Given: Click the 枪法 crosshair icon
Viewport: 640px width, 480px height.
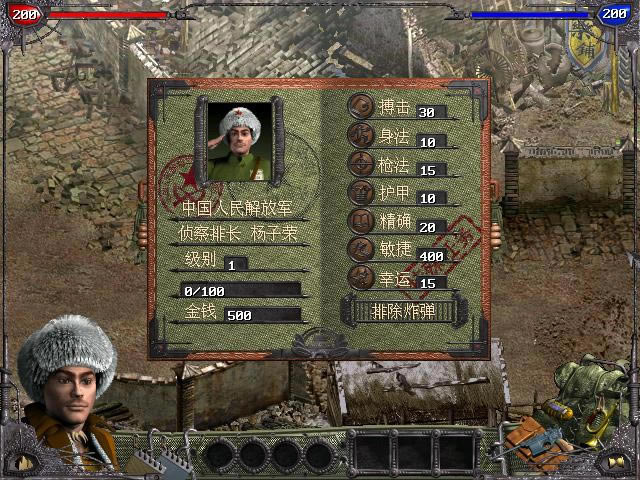Looking at the screenshot, I should (x=360, y=164).
